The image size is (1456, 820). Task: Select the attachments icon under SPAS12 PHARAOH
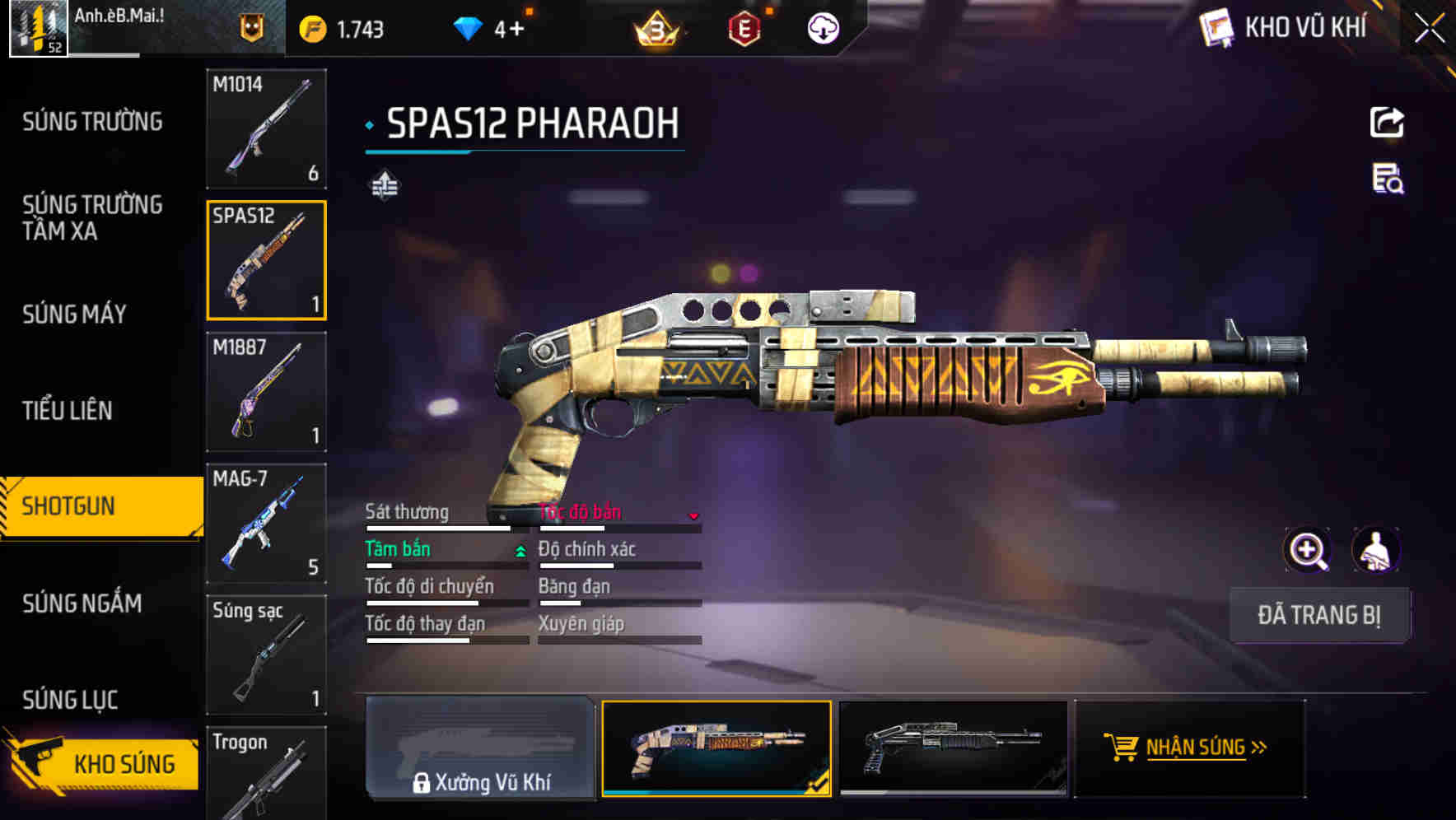384,186
